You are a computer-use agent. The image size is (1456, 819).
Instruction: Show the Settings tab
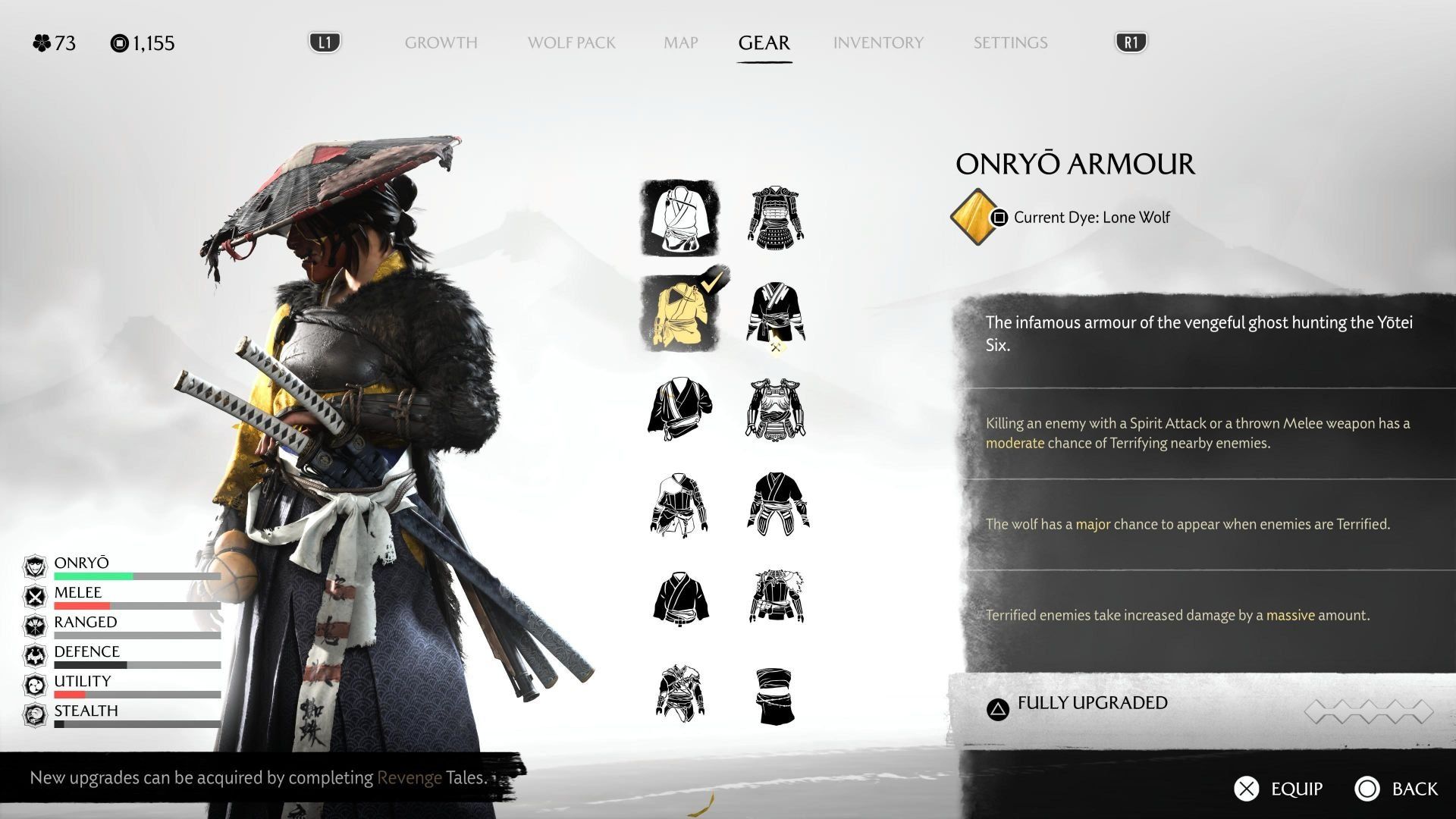click(1010, 42)
